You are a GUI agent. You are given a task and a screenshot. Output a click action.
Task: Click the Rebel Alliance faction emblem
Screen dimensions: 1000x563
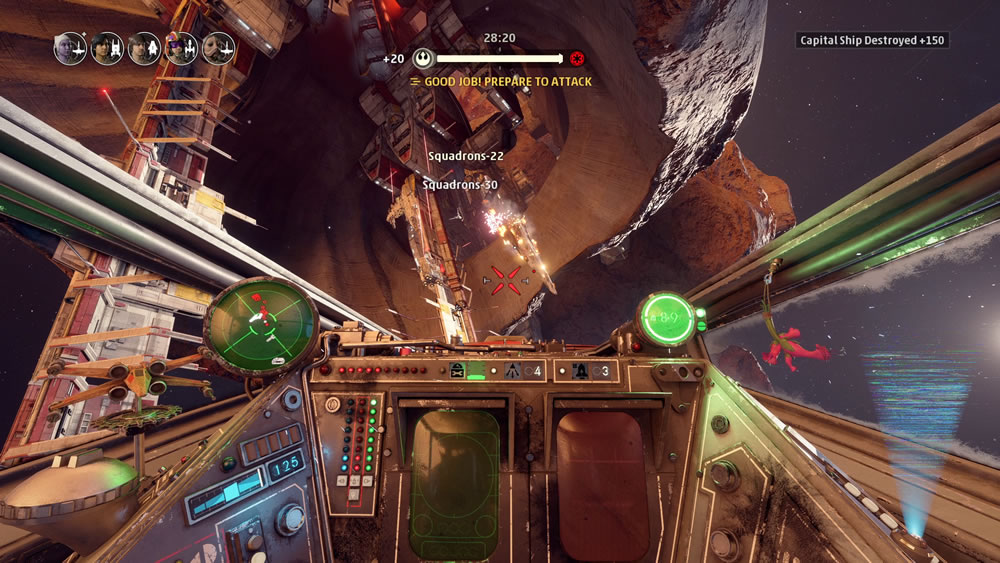(423, 59)
